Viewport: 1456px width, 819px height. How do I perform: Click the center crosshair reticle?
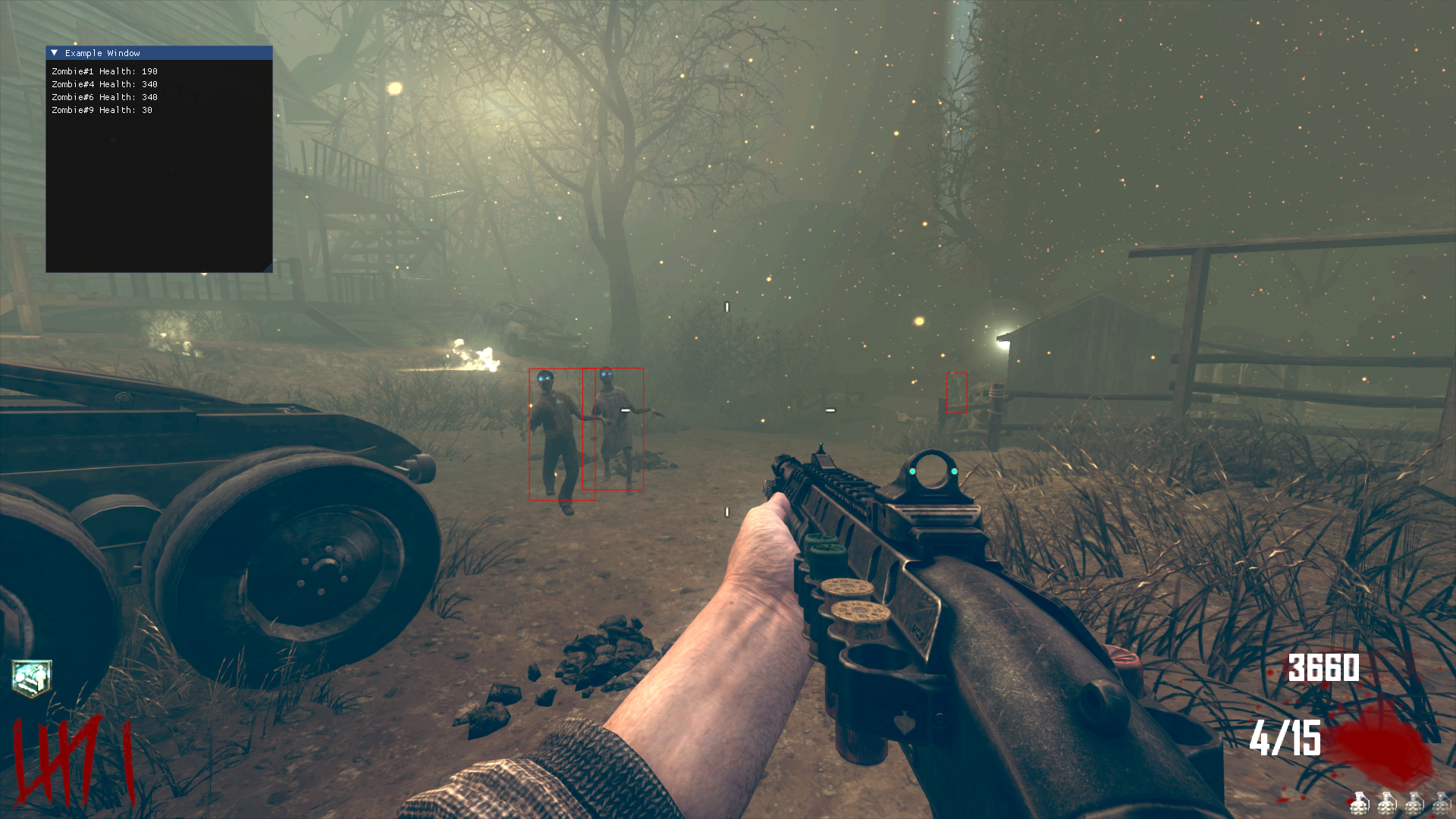726,409
